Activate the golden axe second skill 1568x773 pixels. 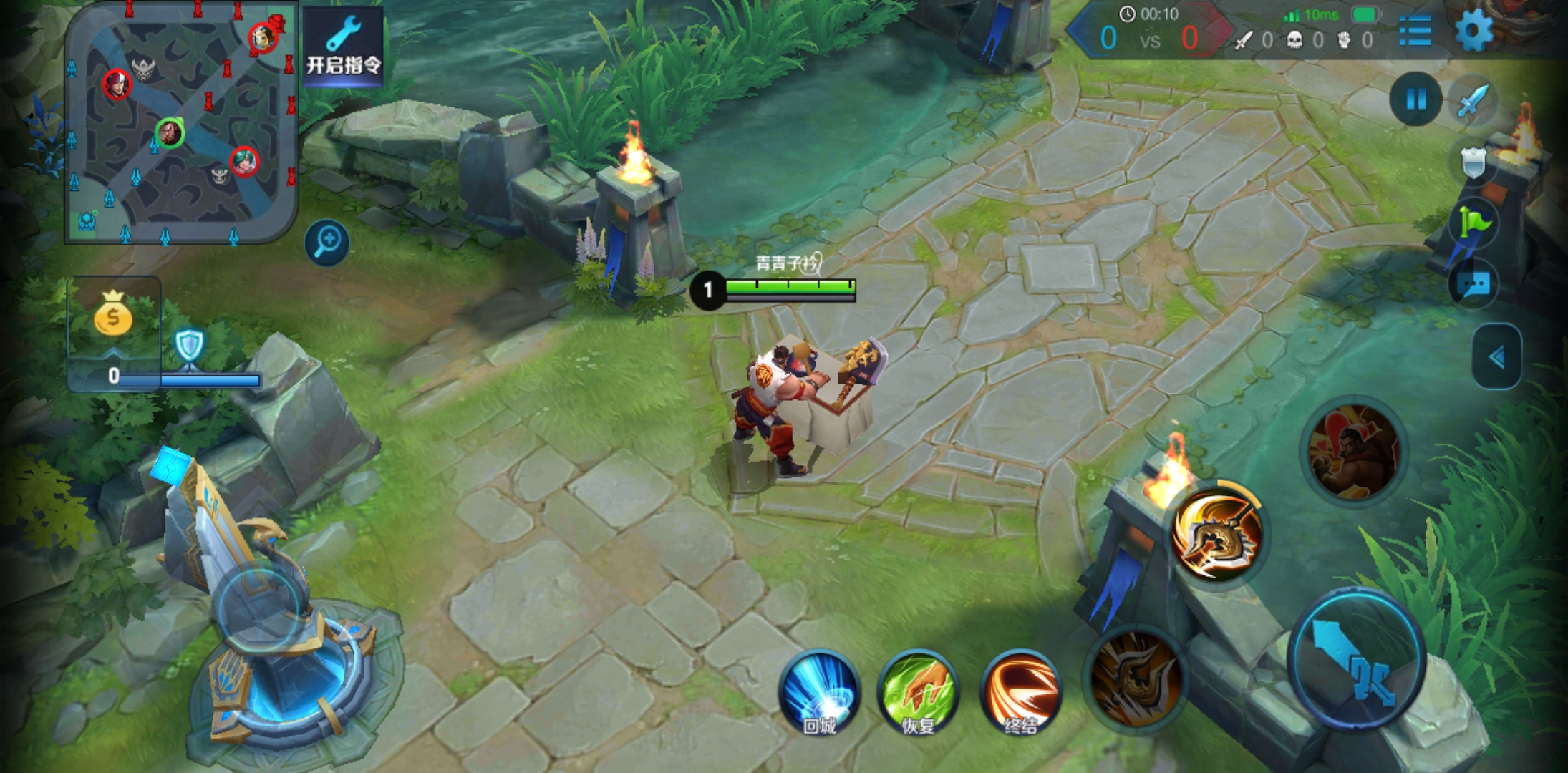(1217, 534)
